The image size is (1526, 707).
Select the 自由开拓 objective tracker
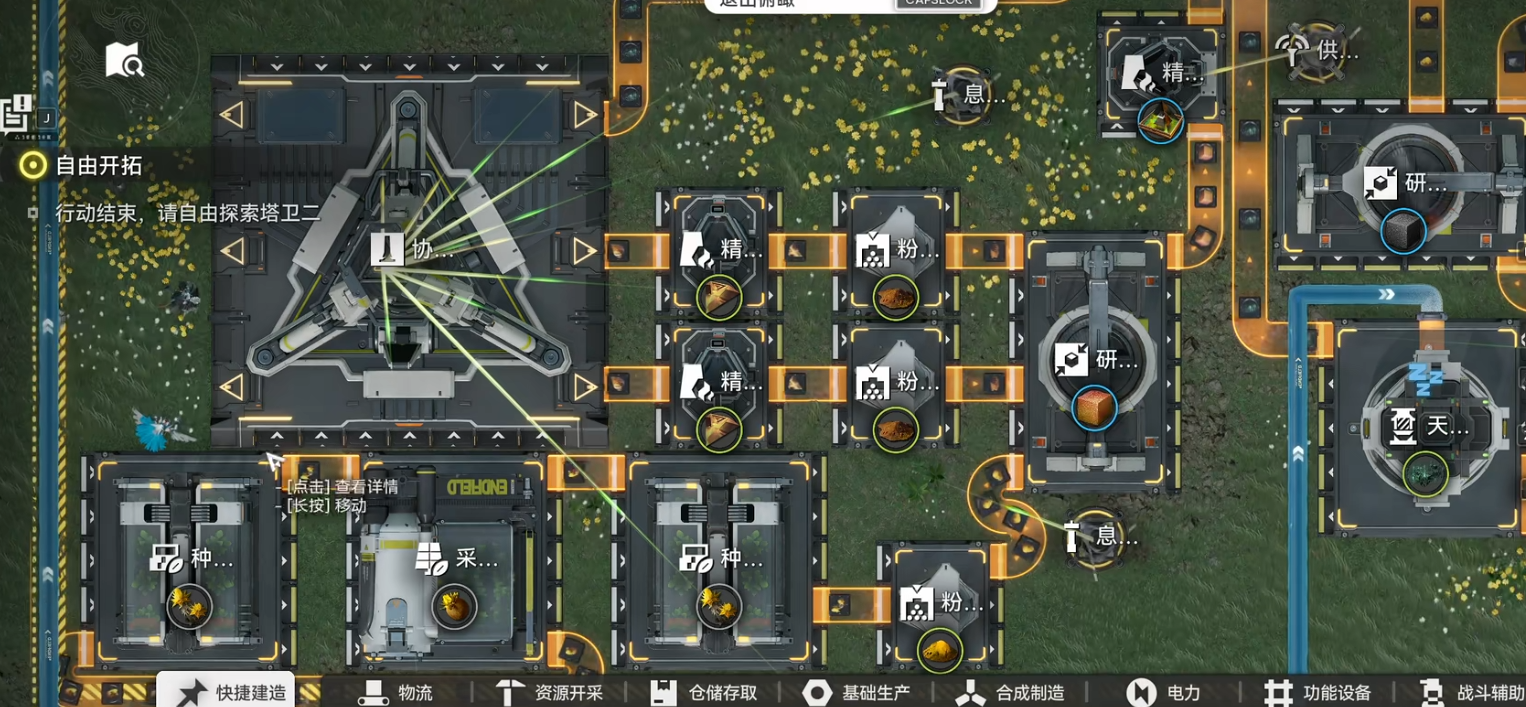(84, 165)
